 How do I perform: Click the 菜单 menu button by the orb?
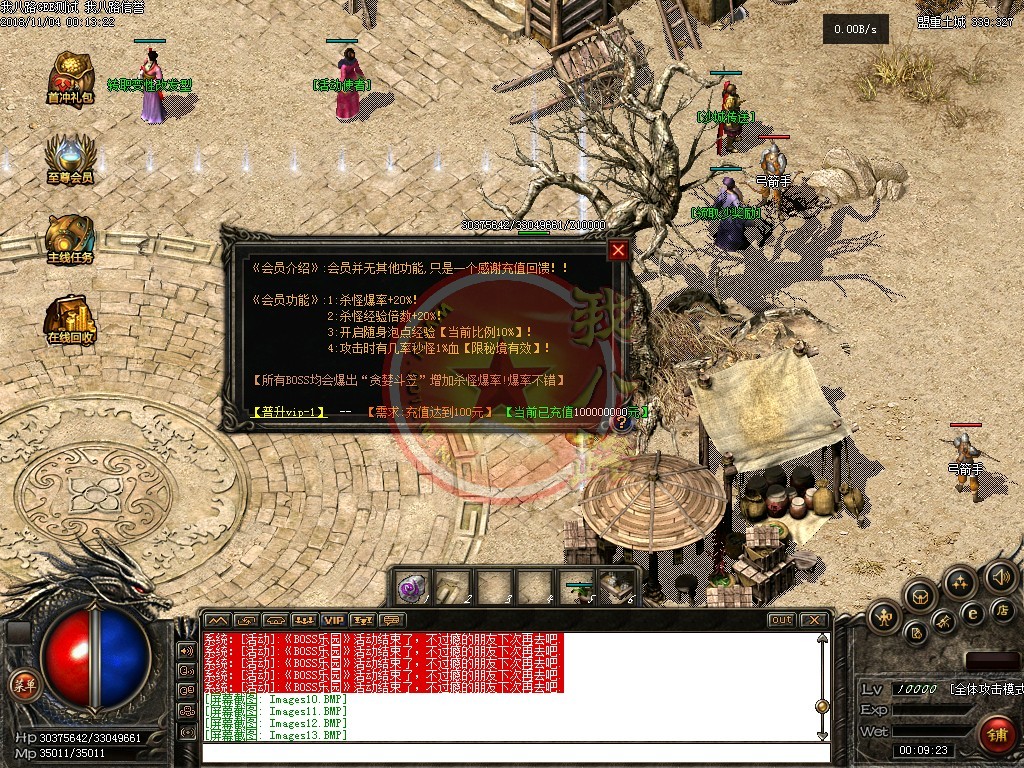[22, 684]
